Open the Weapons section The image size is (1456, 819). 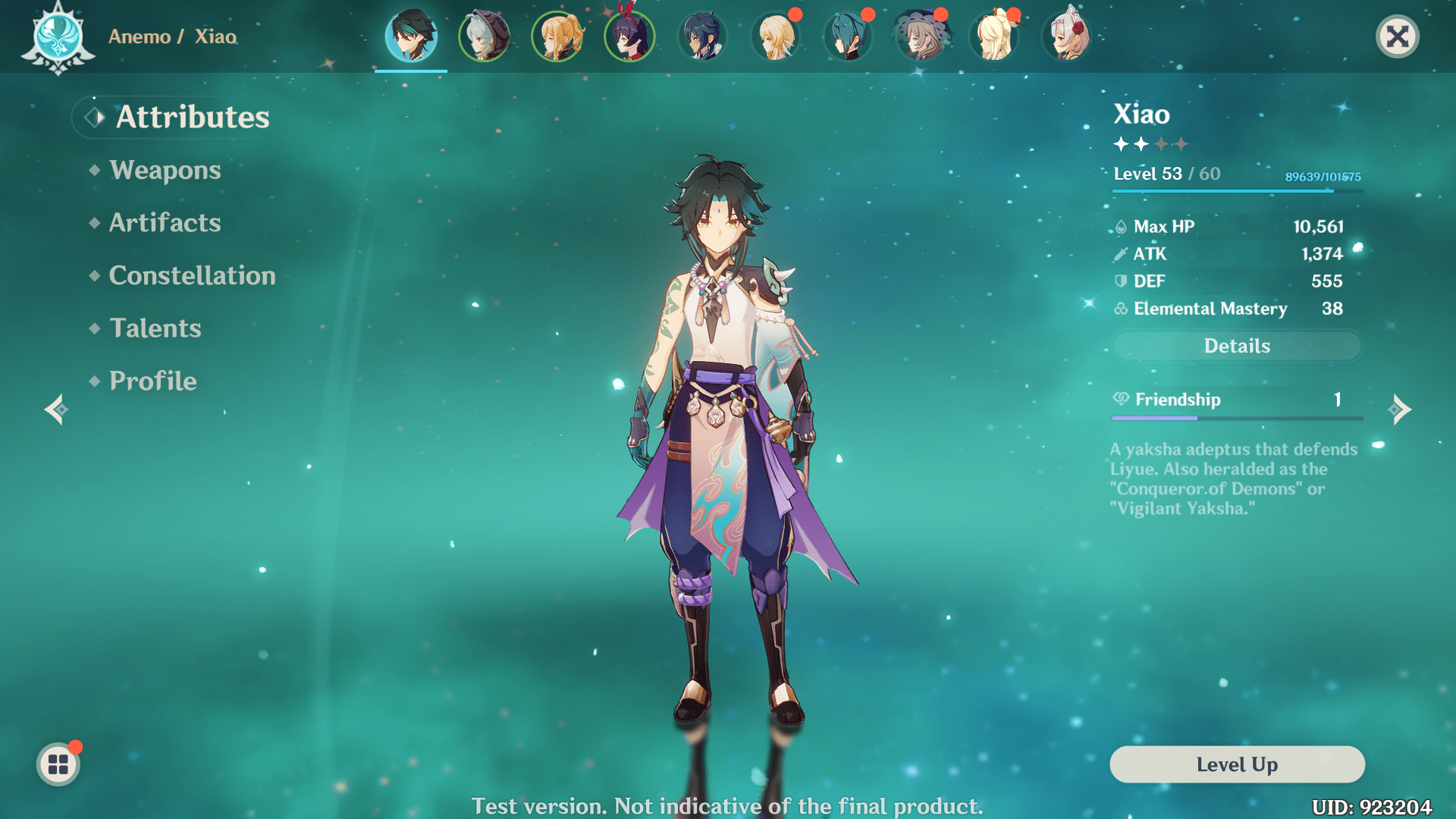click(x=165, y=170)
